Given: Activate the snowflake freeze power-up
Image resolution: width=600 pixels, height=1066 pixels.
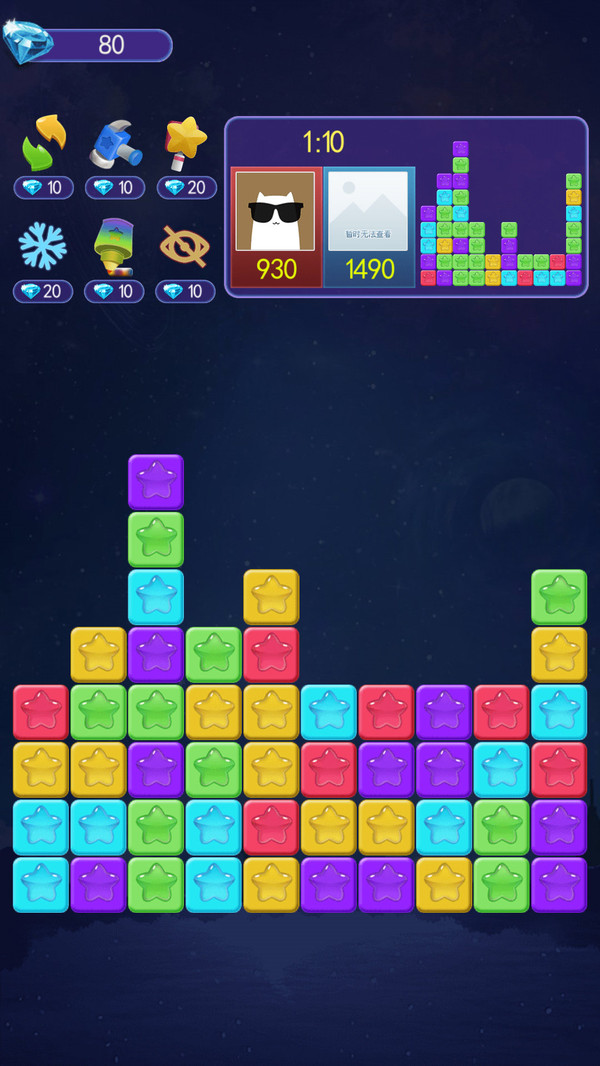Looking at the screenshot, I should pos(43,246).
